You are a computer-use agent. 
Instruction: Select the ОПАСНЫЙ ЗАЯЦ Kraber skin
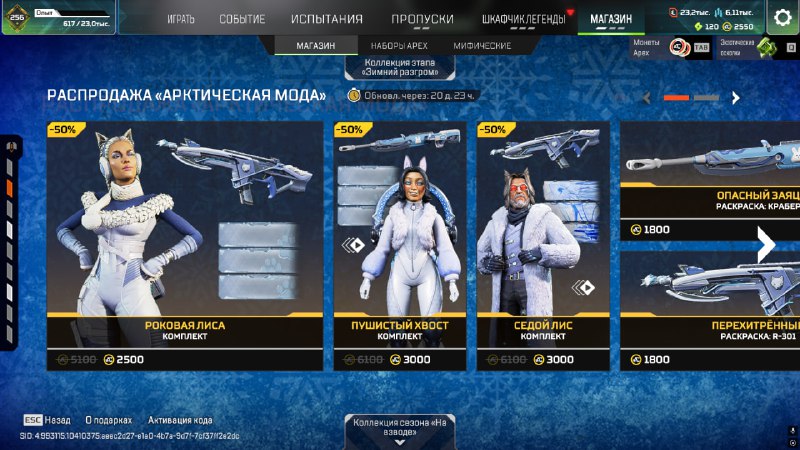[712, 180]
